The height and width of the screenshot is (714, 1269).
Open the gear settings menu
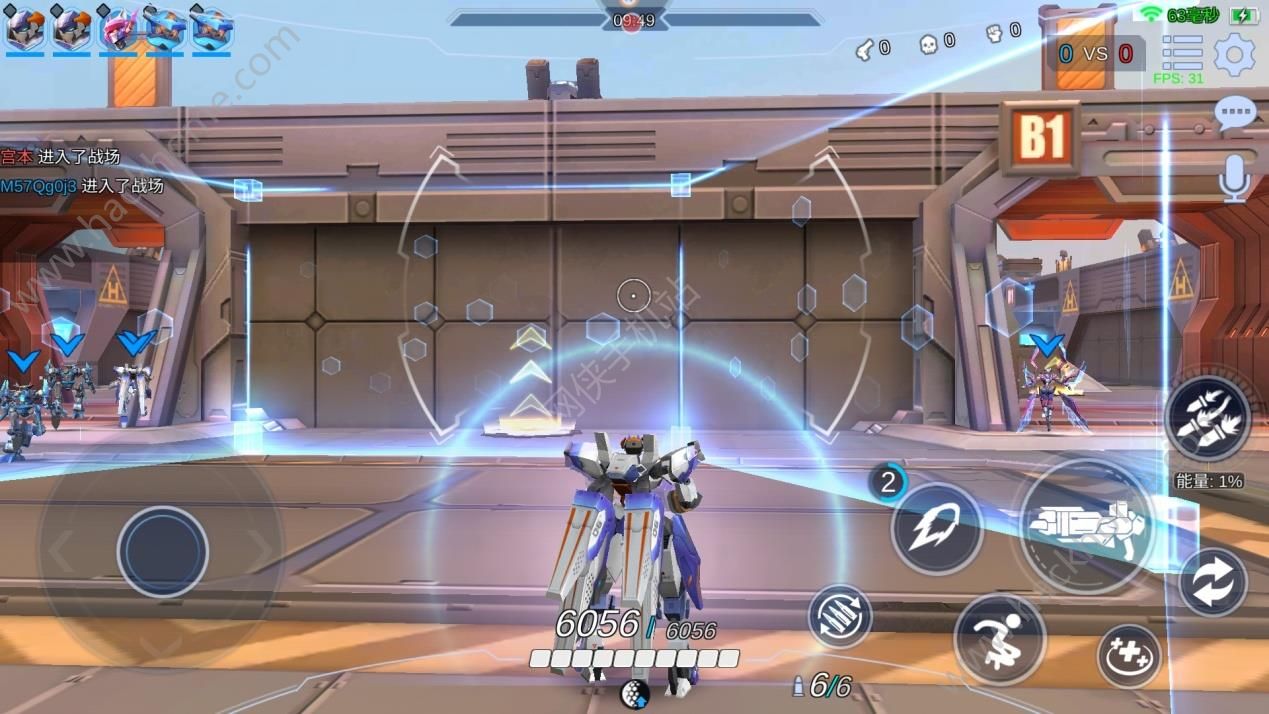point(1234,54)
